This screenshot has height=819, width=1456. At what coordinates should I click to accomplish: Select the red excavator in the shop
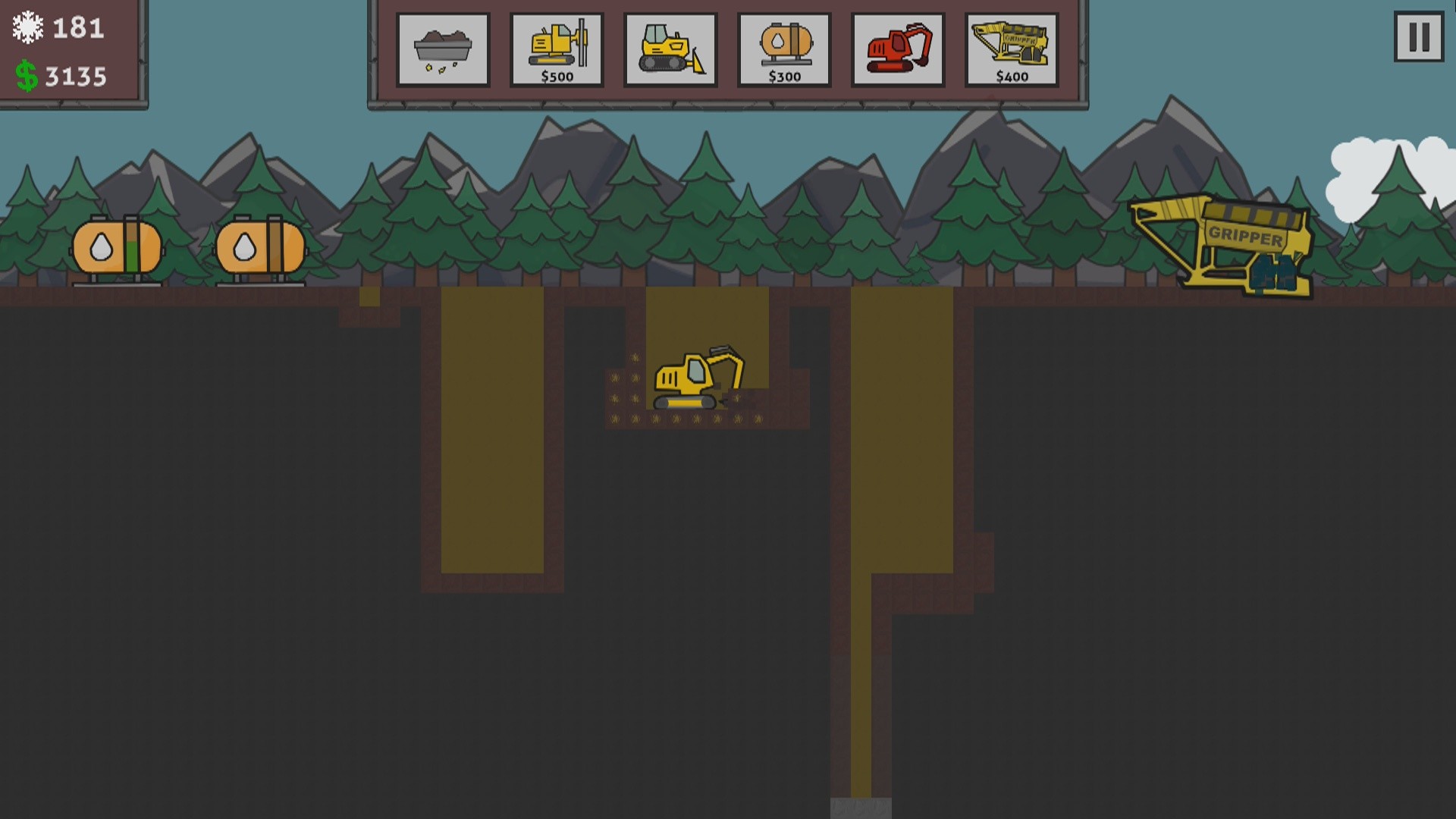(x=898, y=49)
